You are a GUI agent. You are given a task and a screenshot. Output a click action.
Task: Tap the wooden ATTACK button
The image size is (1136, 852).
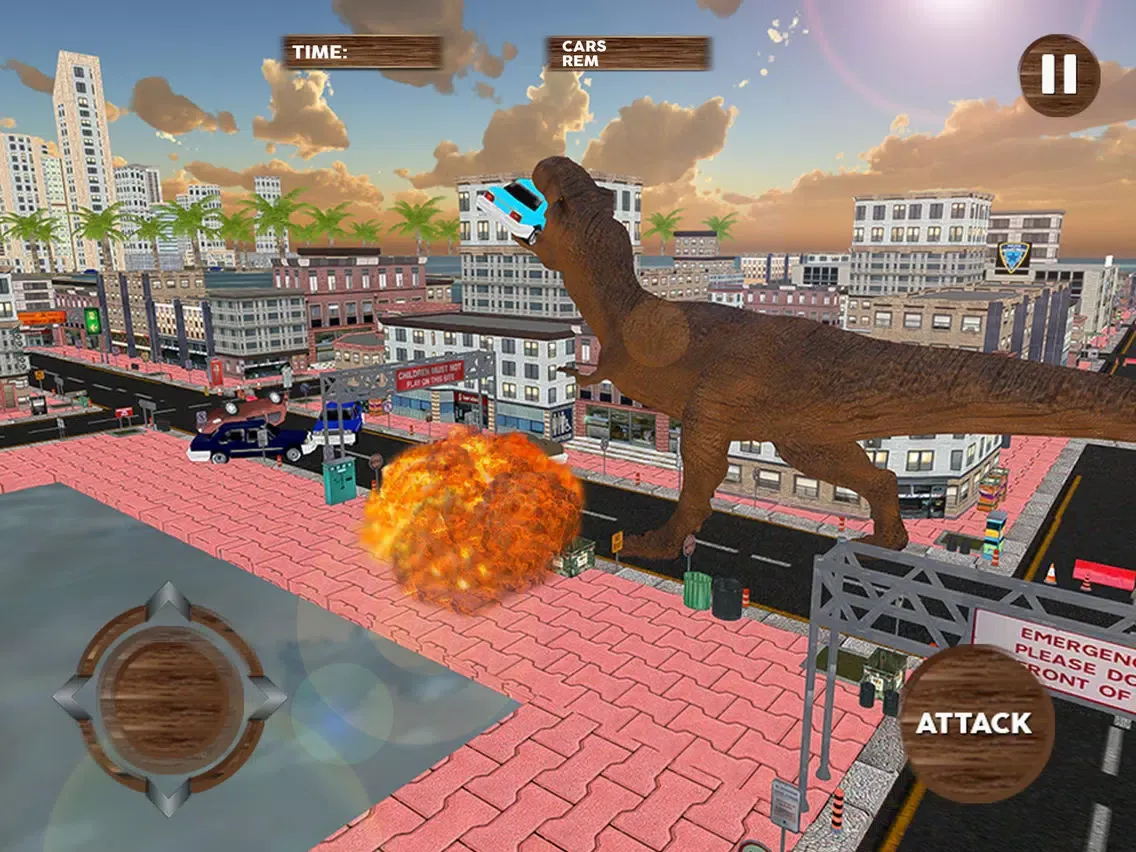pyautogui.click(x=976, y=723)
